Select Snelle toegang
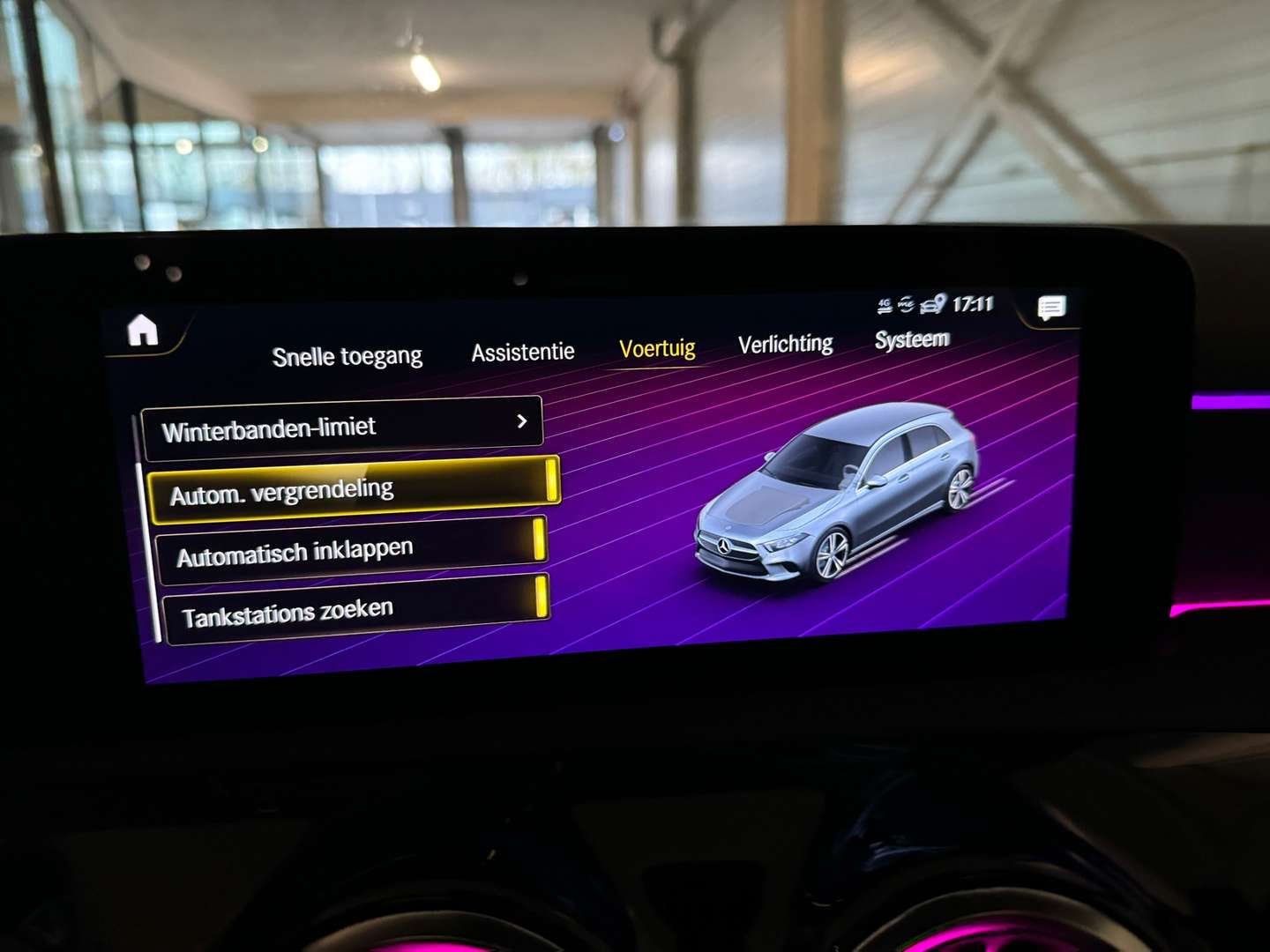 [x=347, y=354]
